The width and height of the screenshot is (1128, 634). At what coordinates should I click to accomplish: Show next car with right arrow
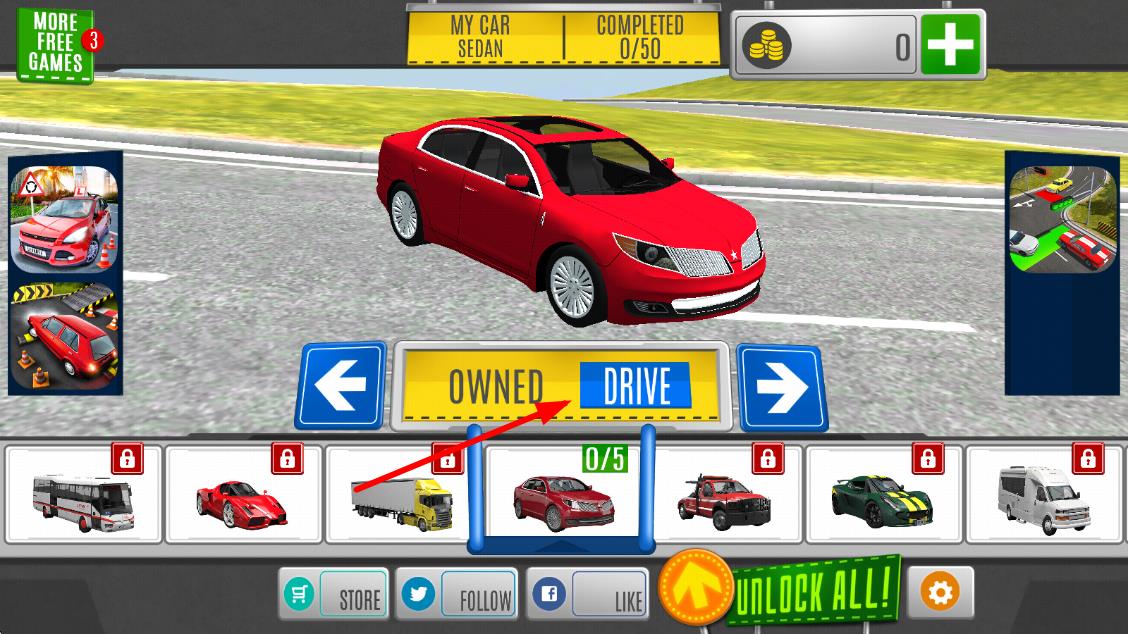coord(782,387)
